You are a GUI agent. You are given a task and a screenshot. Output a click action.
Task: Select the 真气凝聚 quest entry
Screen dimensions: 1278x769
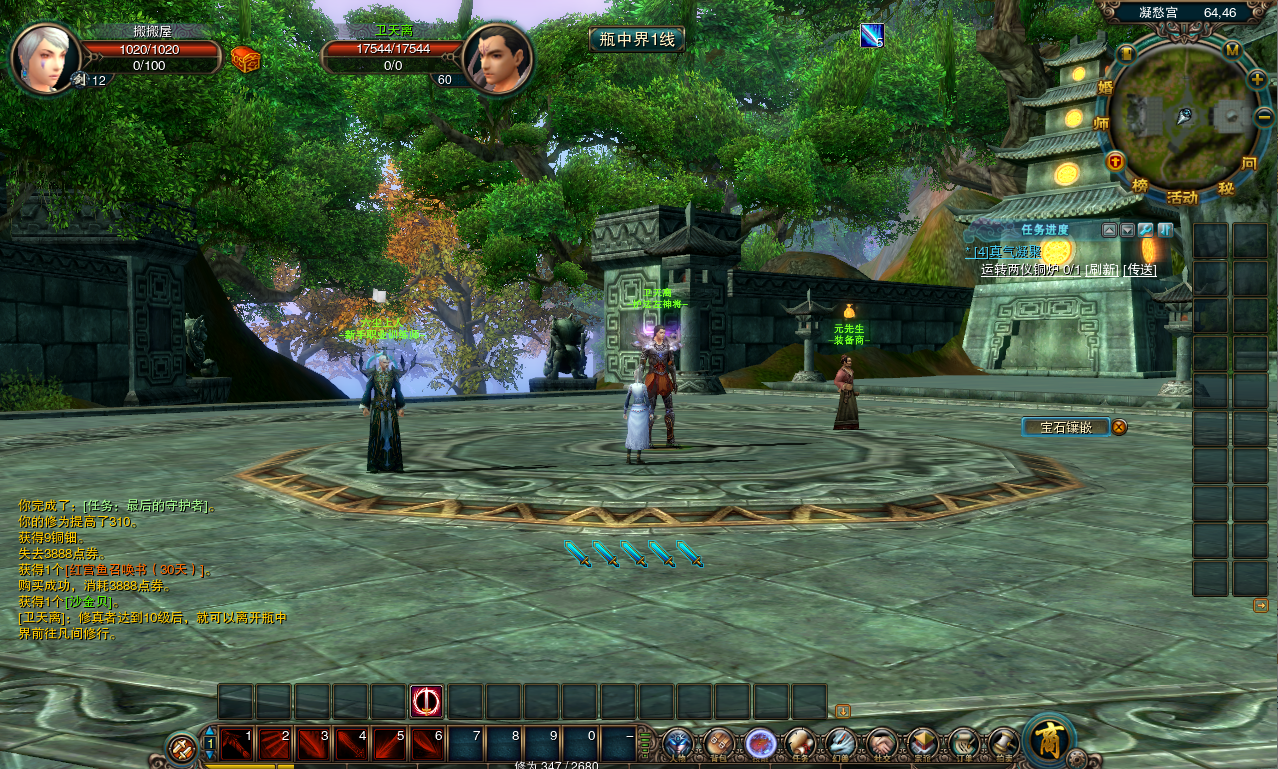1014,253
